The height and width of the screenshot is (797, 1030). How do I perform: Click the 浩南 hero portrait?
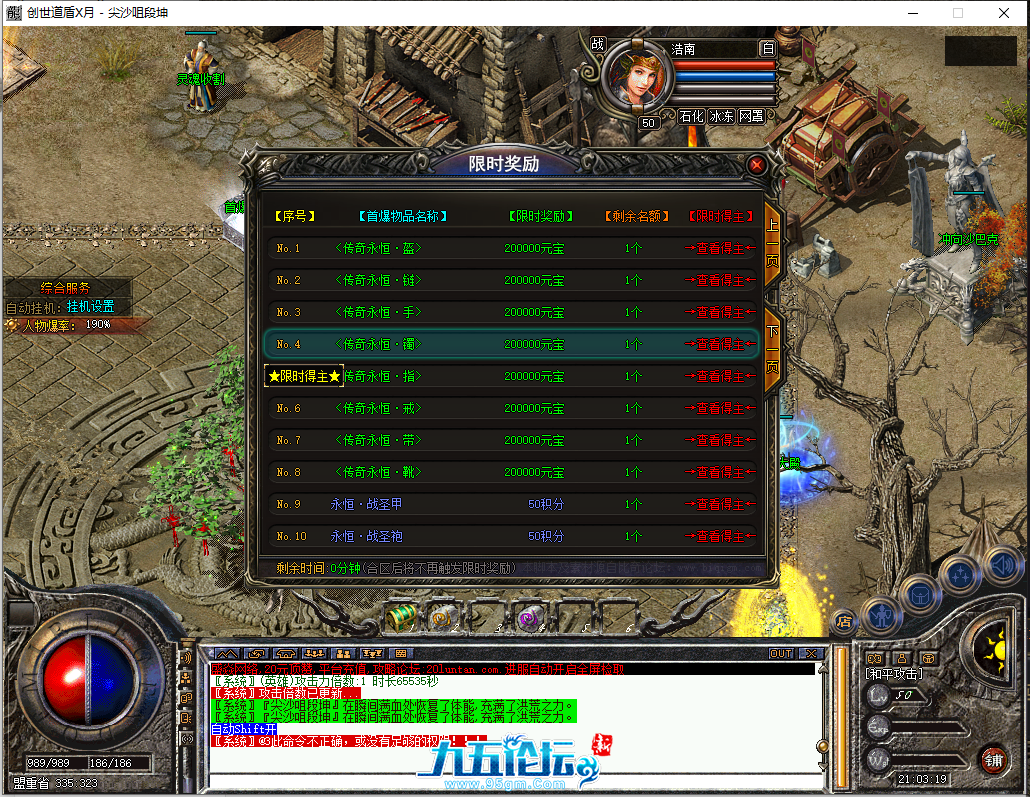point(634,77)
